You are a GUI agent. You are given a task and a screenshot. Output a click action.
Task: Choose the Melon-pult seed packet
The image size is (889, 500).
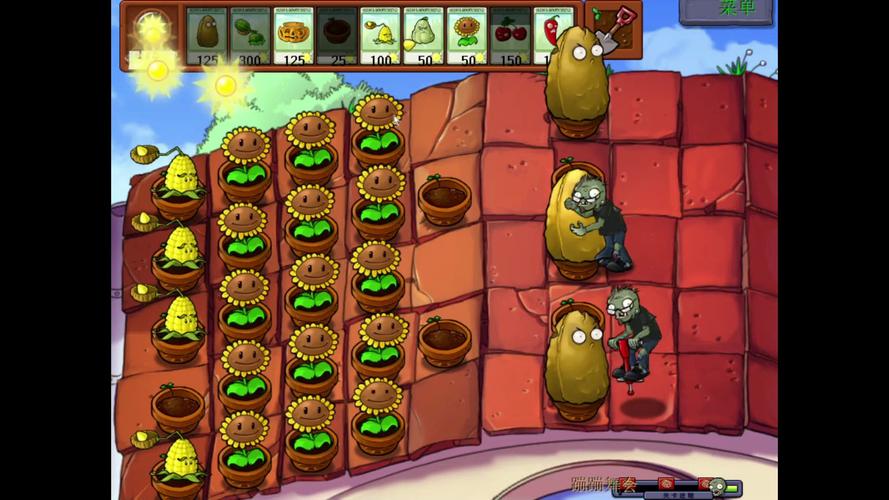[250, 37]
